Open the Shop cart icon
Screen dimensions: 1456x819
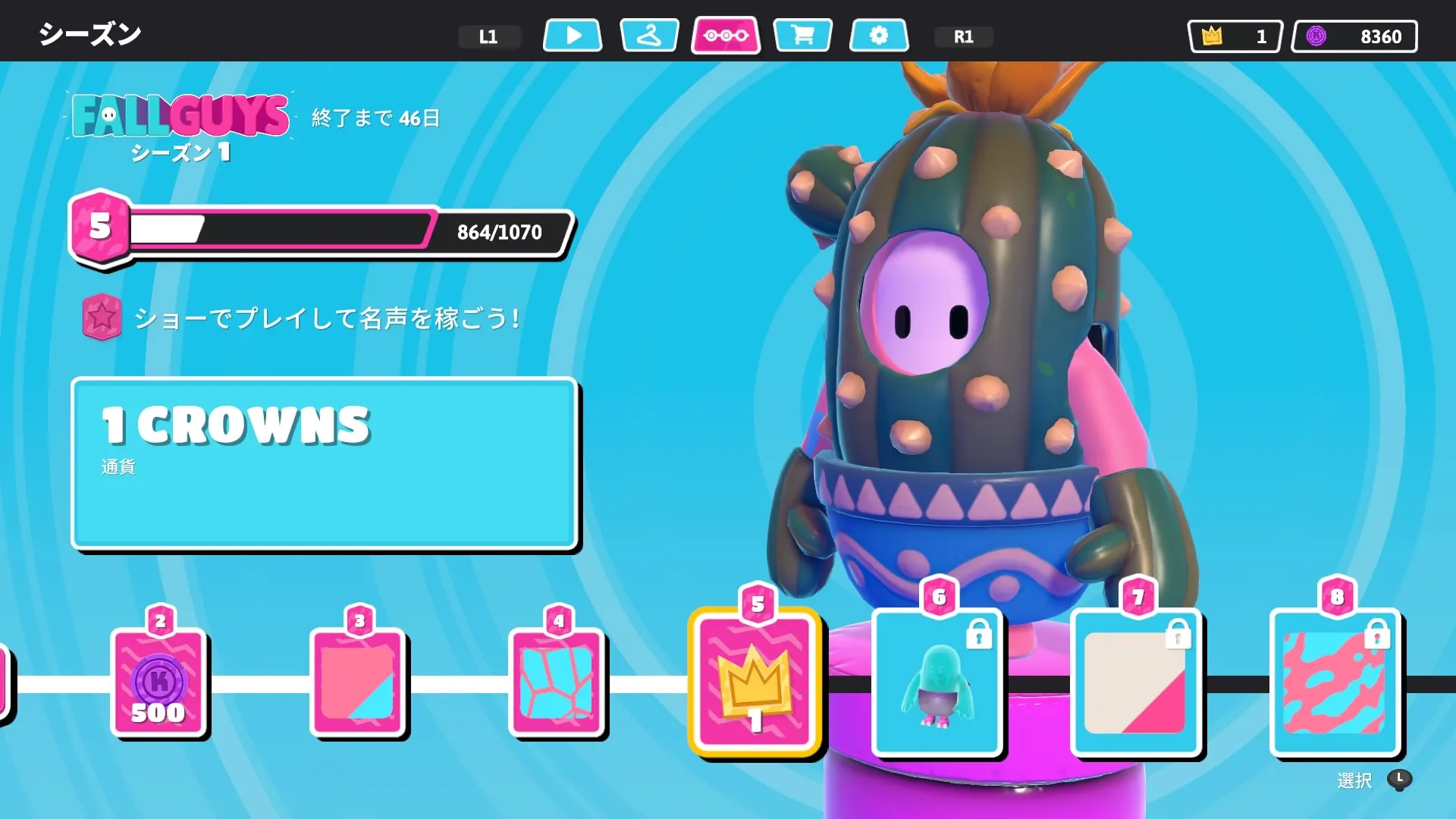(803, 34)
